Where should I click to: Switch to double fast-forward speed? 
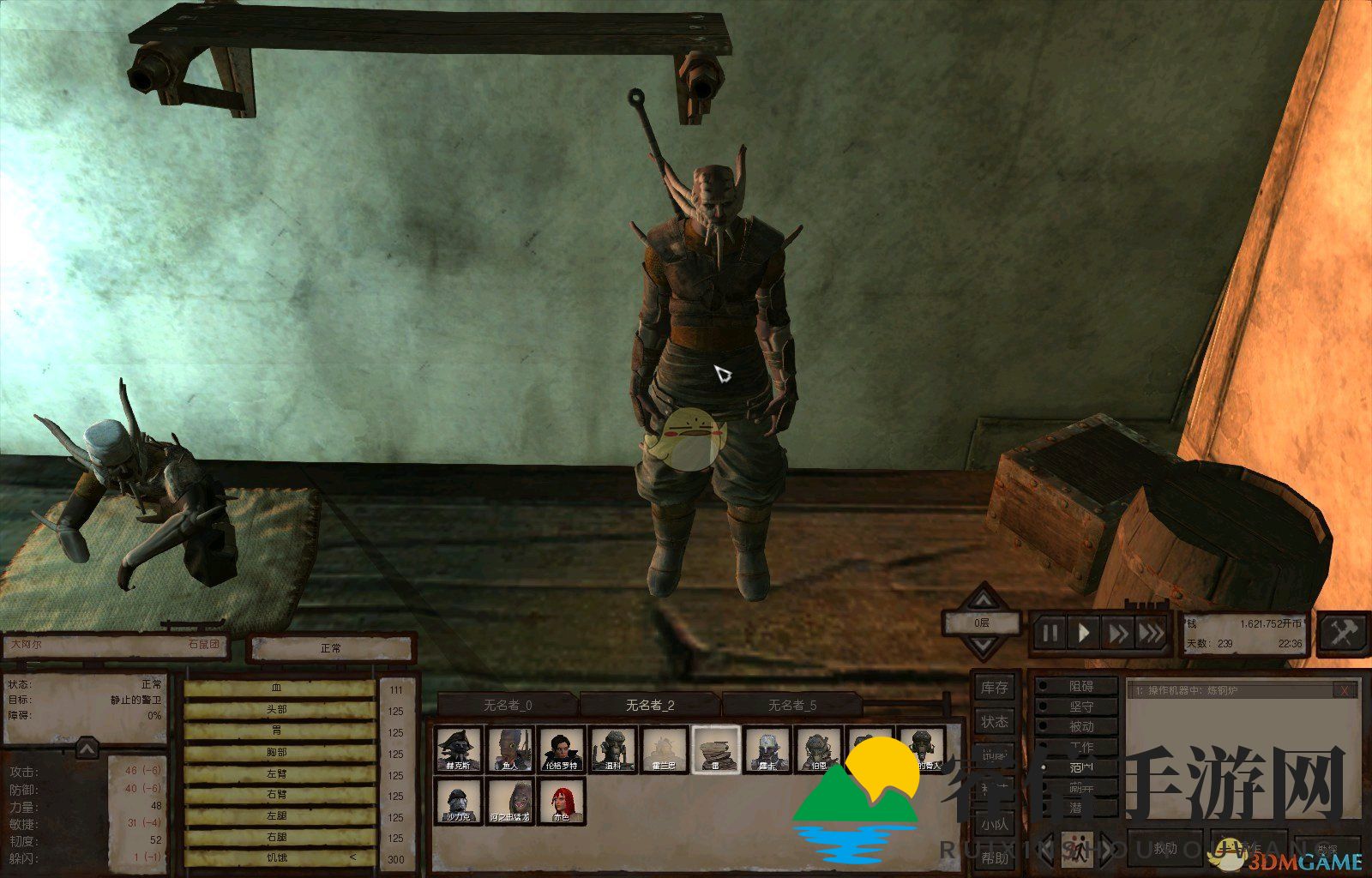point(1118,634)
